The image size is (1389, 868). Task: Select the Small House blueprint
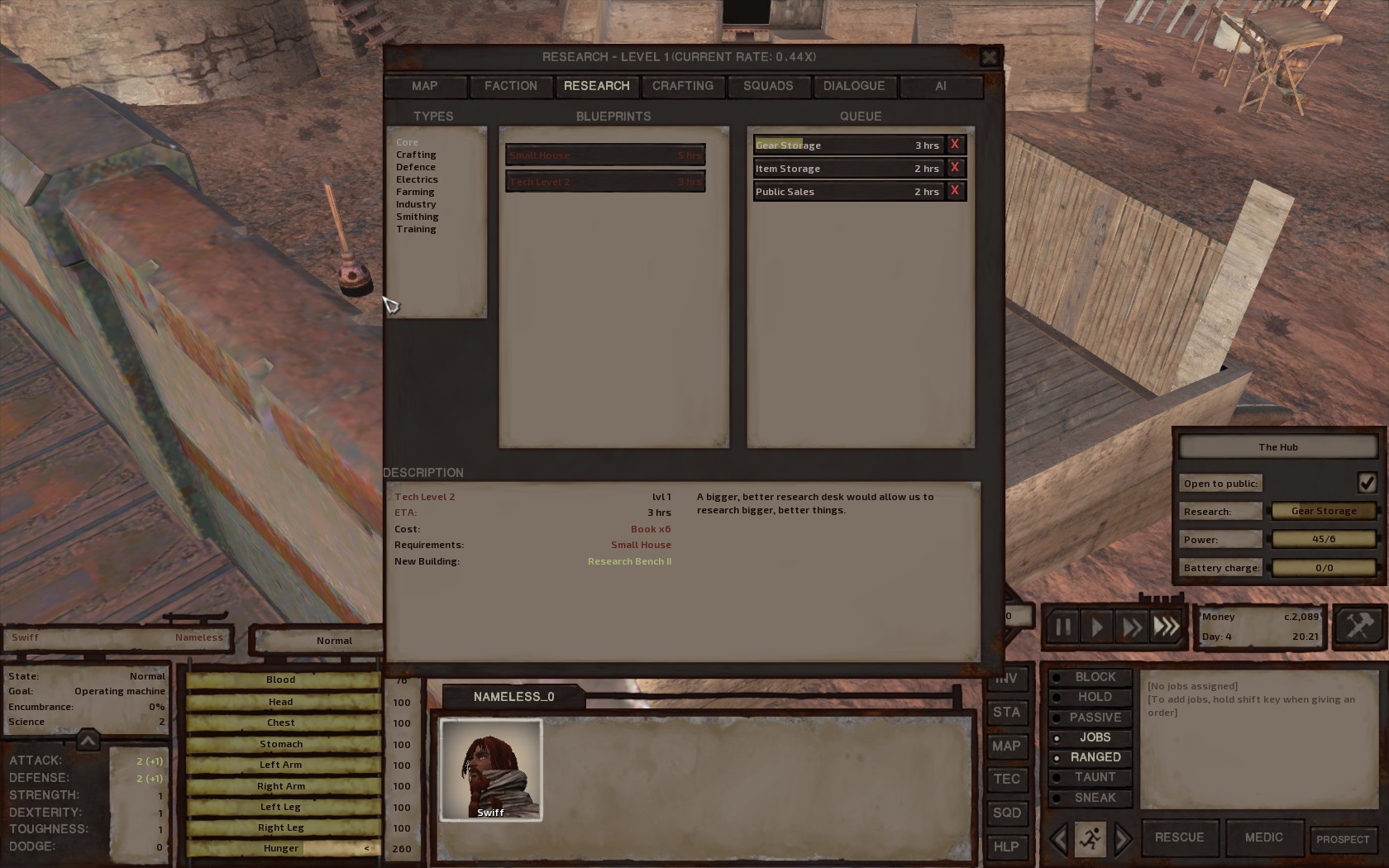[605, 155]
